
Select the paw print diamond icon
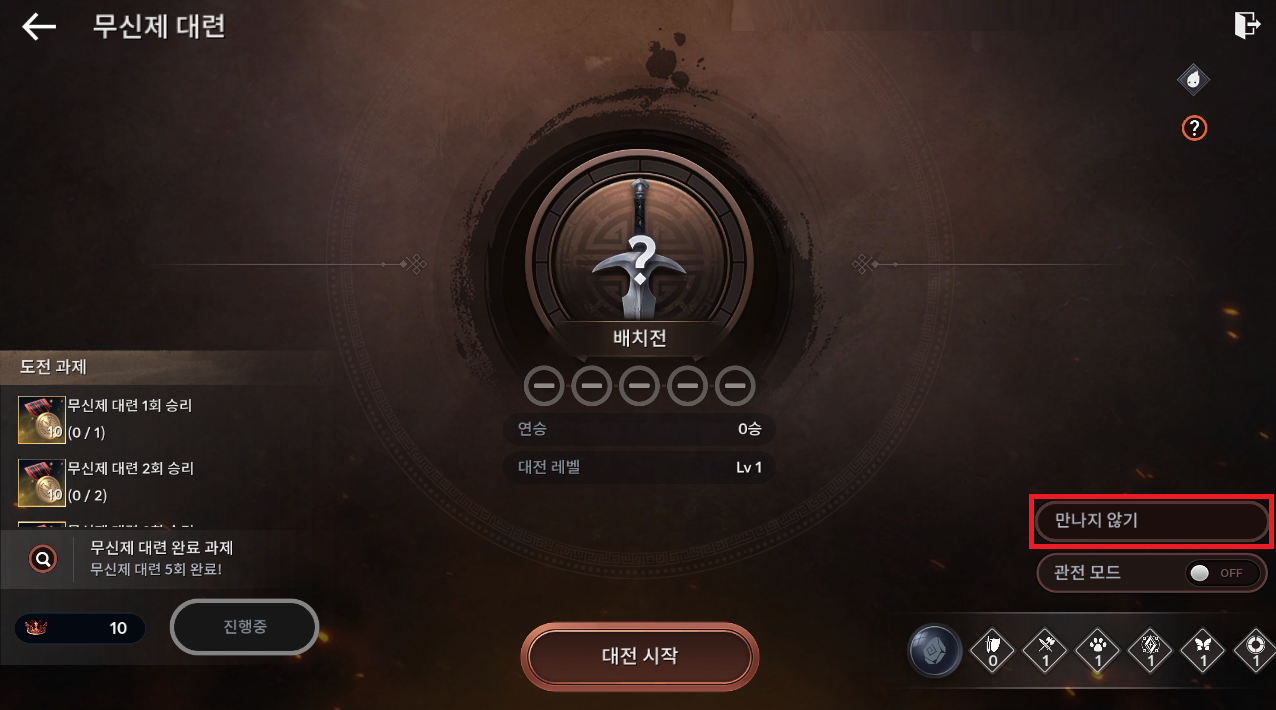(1098, 652)
